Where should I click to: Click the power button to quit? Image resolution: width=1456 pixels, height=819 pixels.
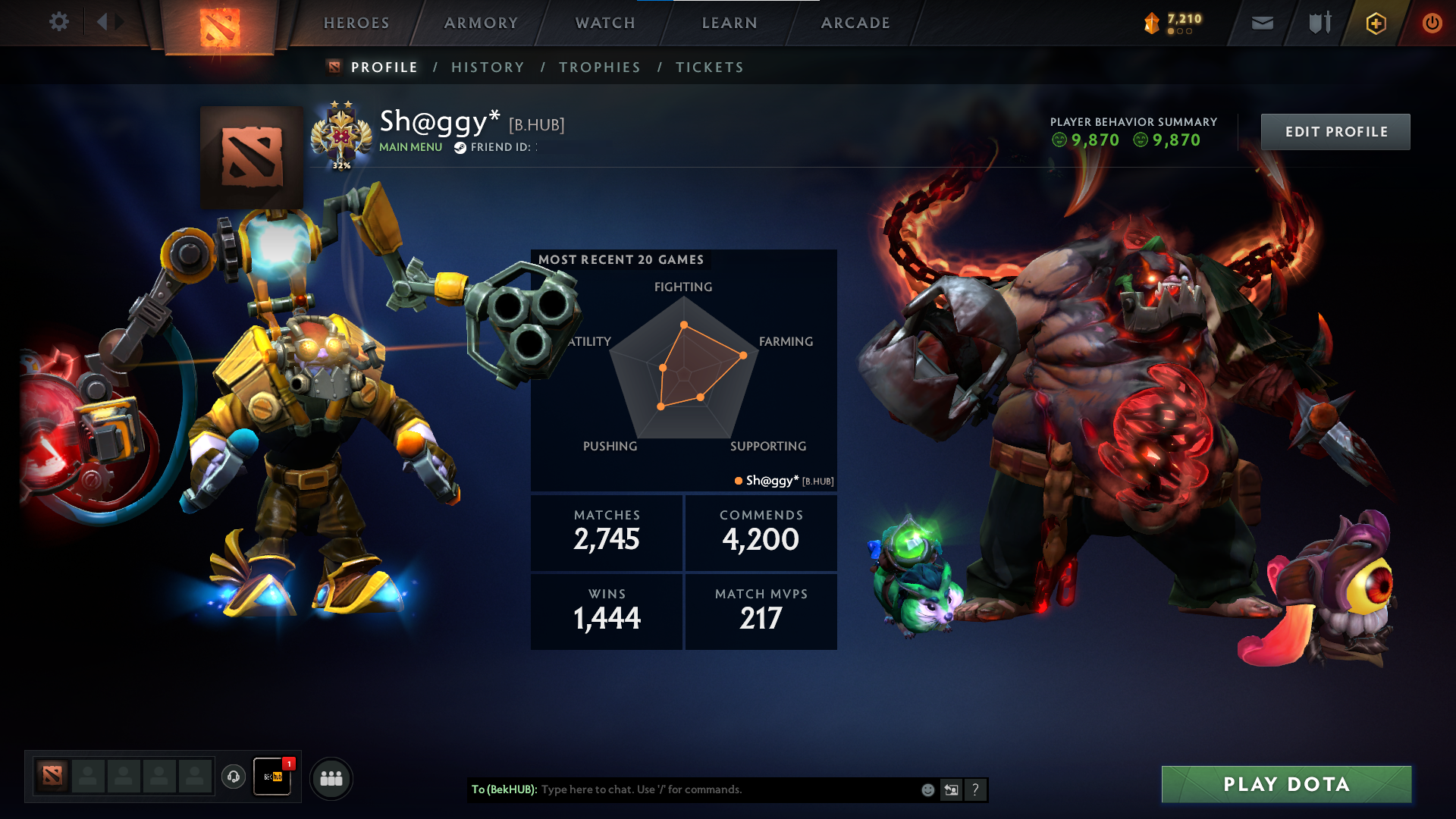click(x=1432, y=21)
